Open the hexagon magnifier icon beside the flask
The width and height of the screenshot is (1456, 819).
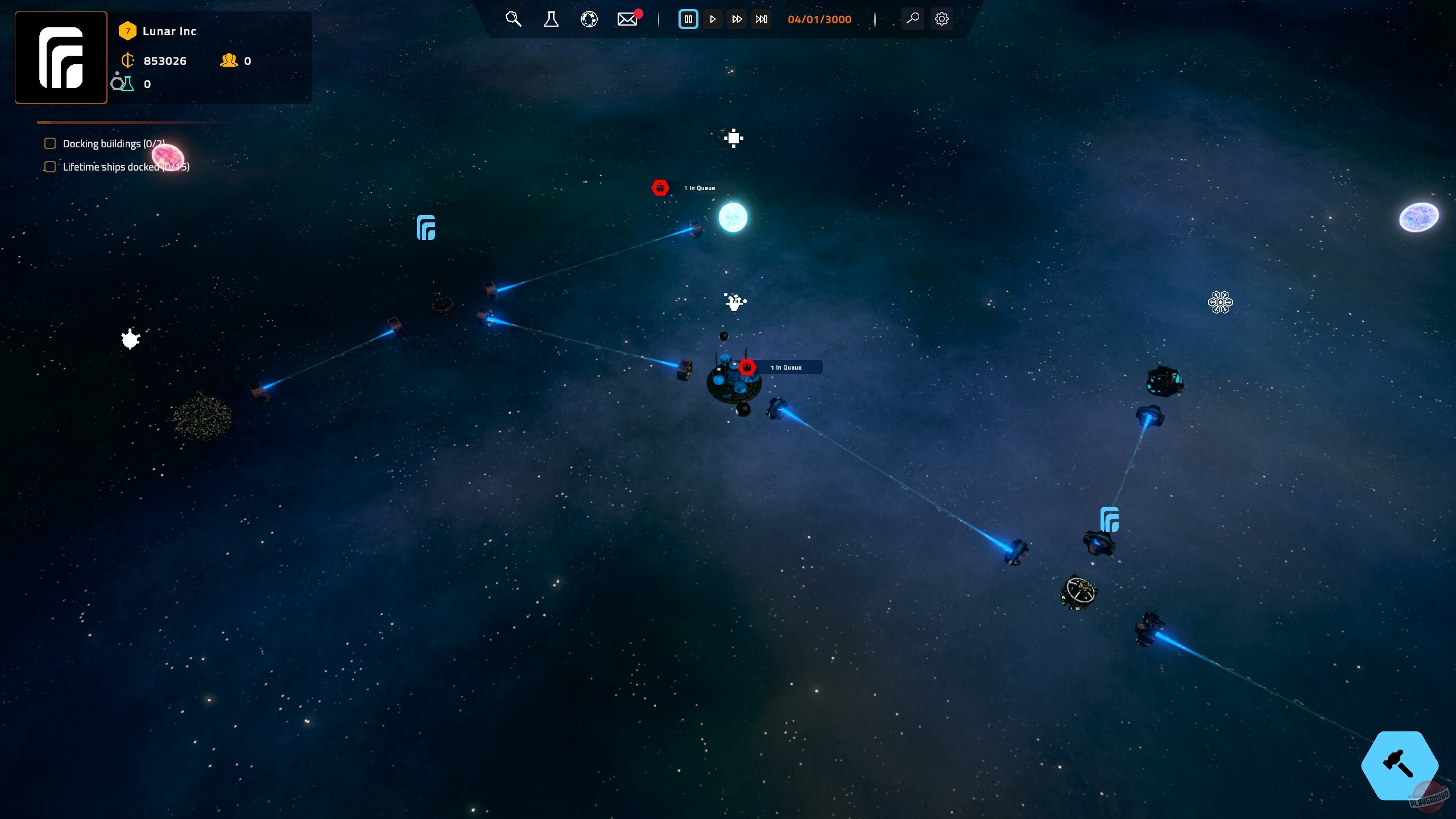tap(513, 19)
